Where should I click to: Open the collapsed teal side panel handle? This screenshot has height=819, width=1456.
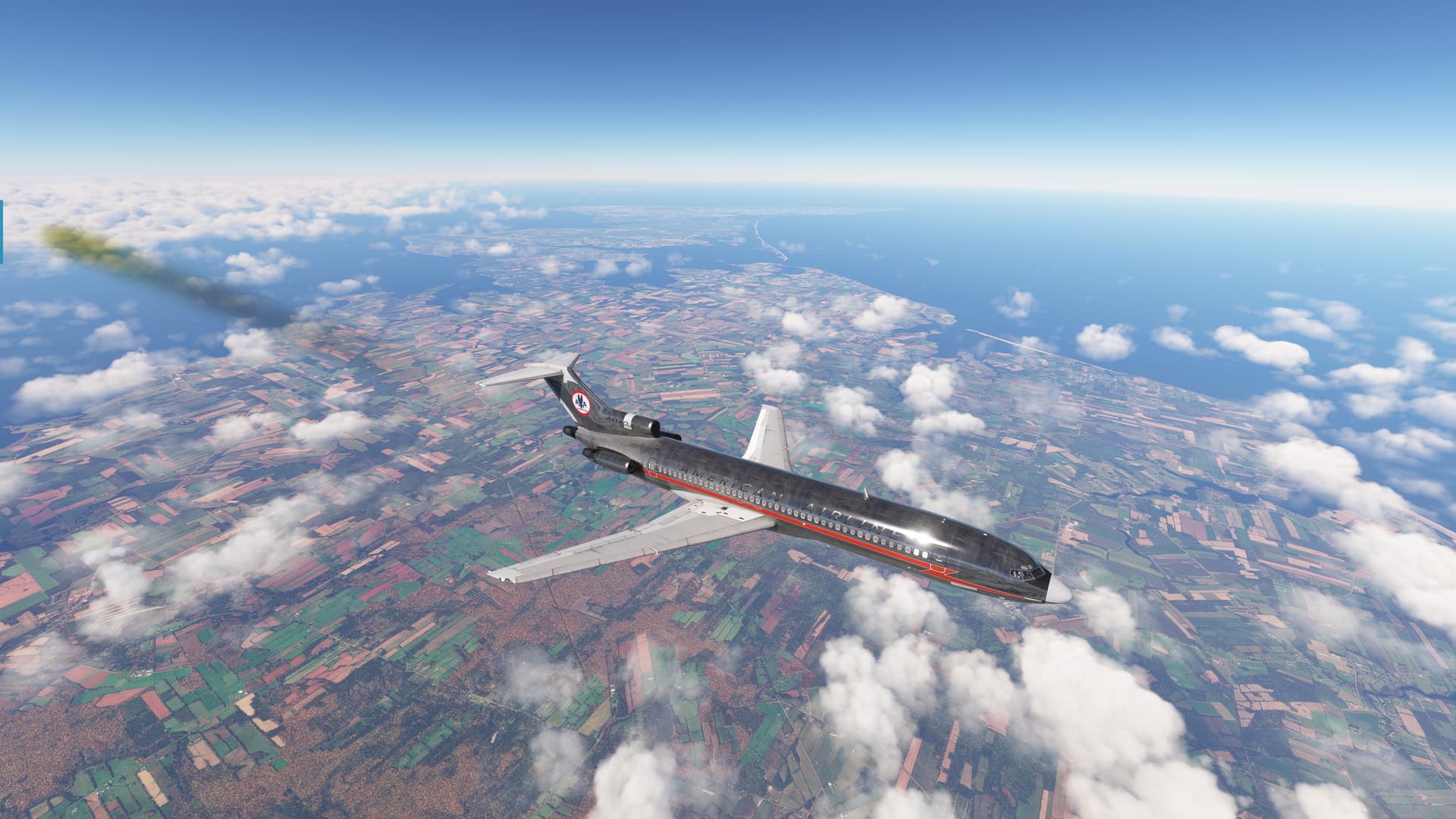(x=2, y=232)
